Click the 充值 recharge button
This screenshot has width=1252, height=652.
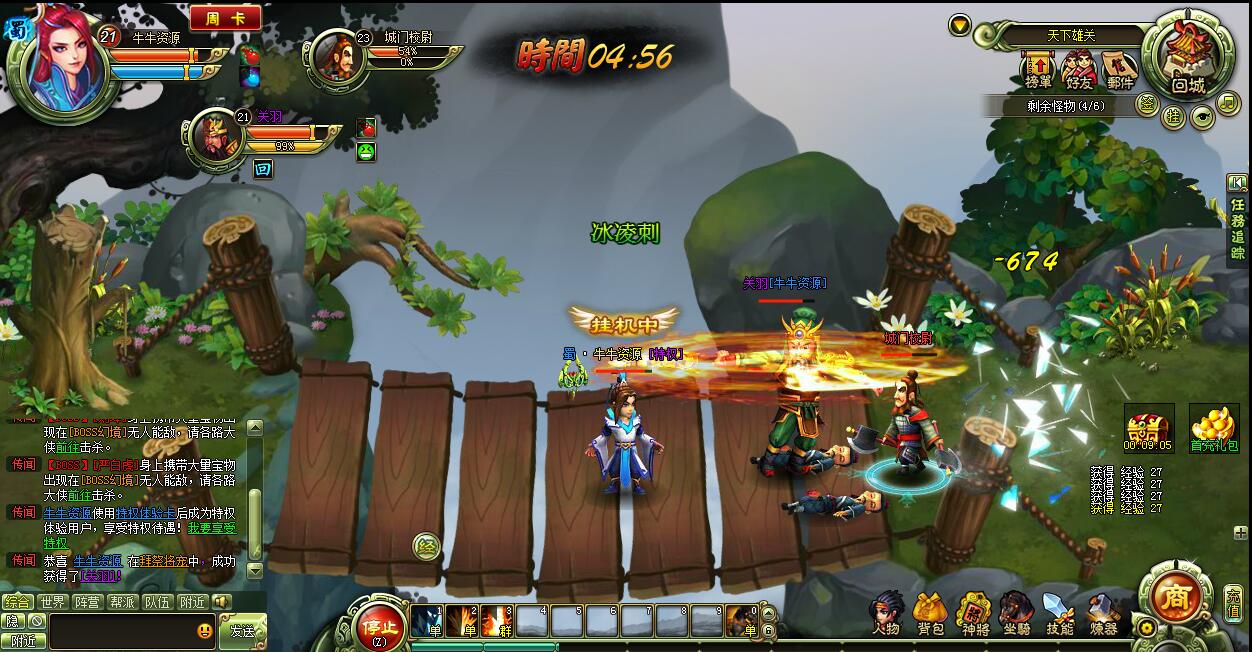pos(1233,602)
